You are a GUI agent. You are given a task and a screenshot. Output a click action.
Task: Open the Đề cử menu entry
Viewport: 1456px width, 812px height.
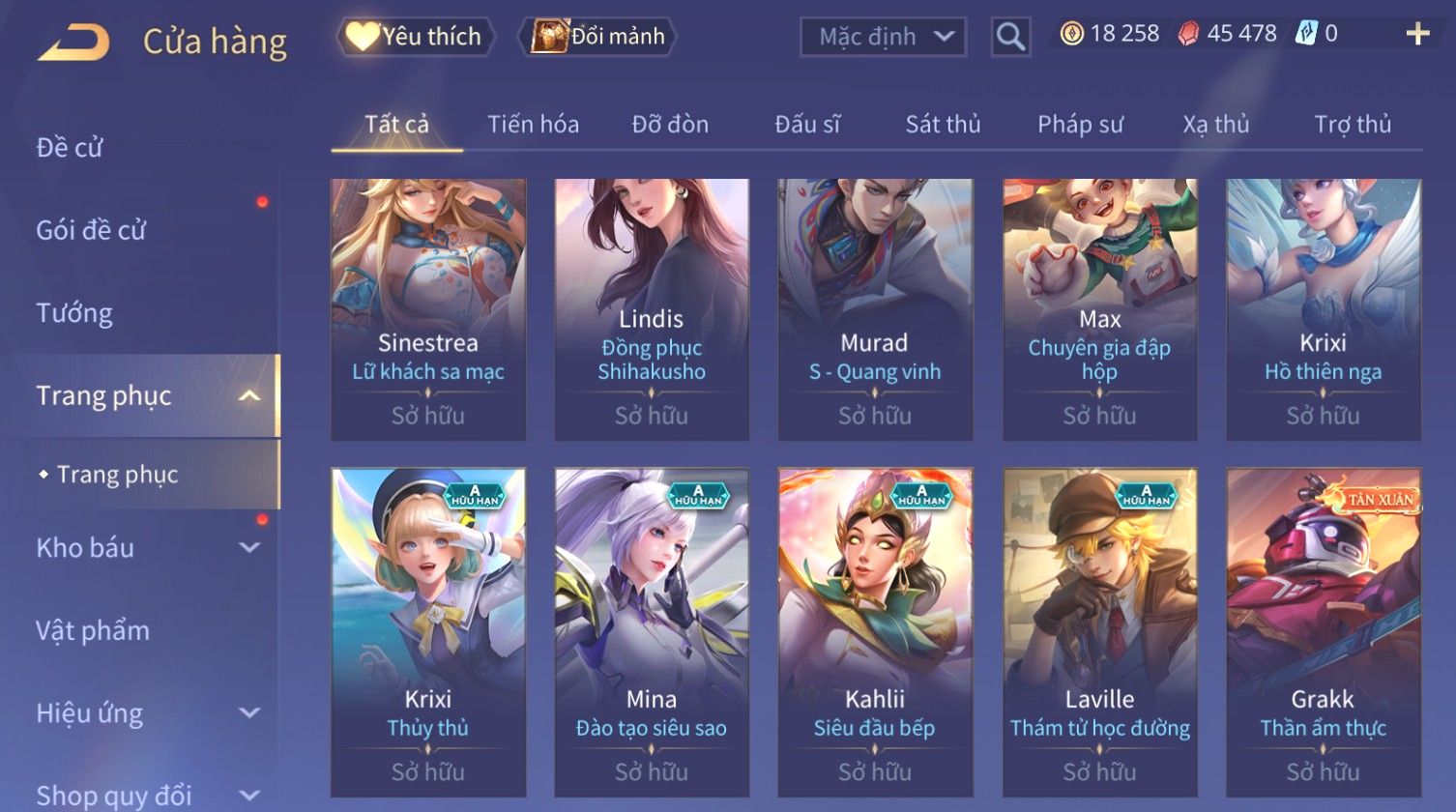[x=70, y=148]
